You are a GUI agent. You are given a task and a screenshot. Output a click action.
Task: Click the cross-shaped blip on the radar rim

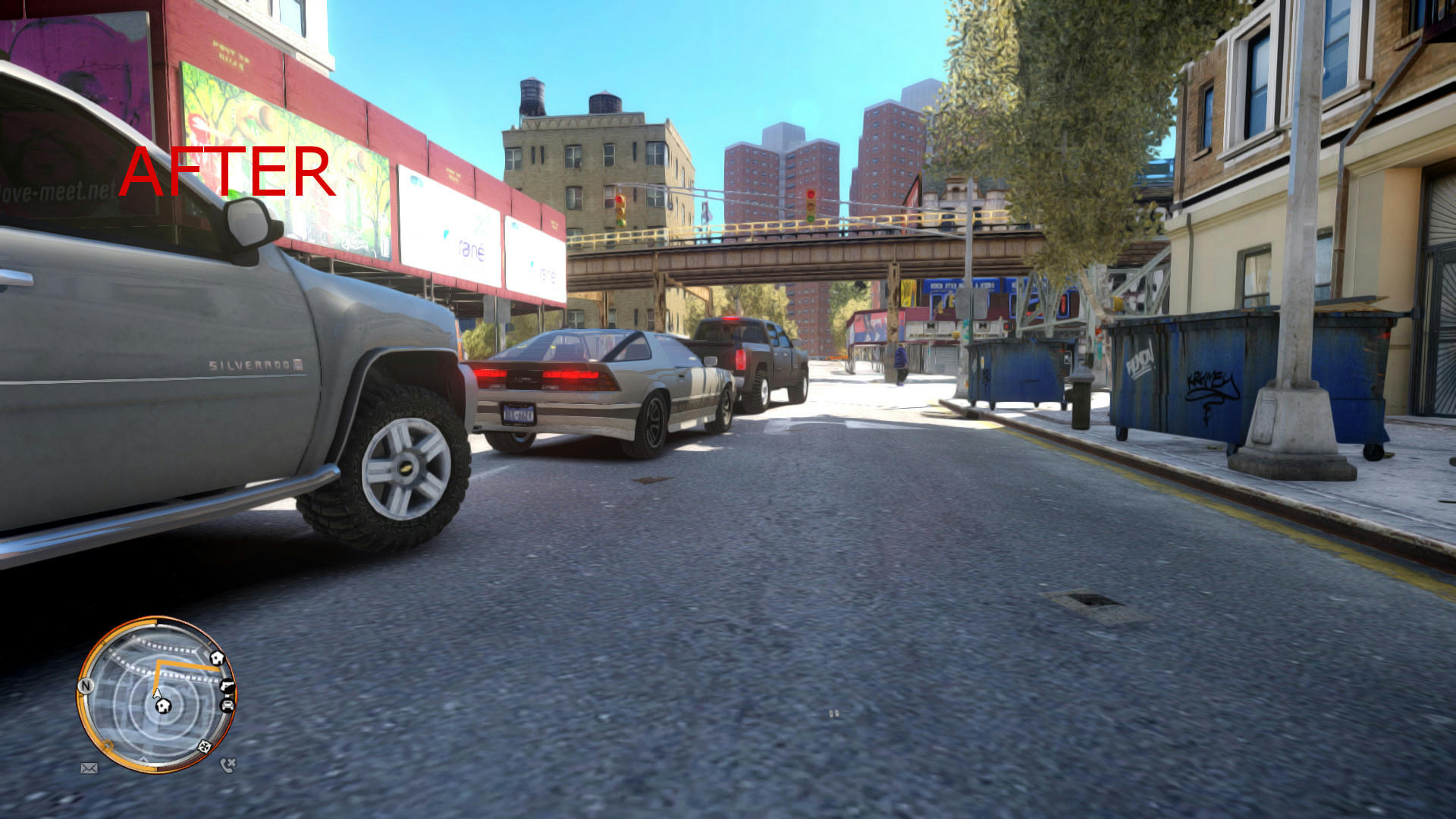coord(204,746)
